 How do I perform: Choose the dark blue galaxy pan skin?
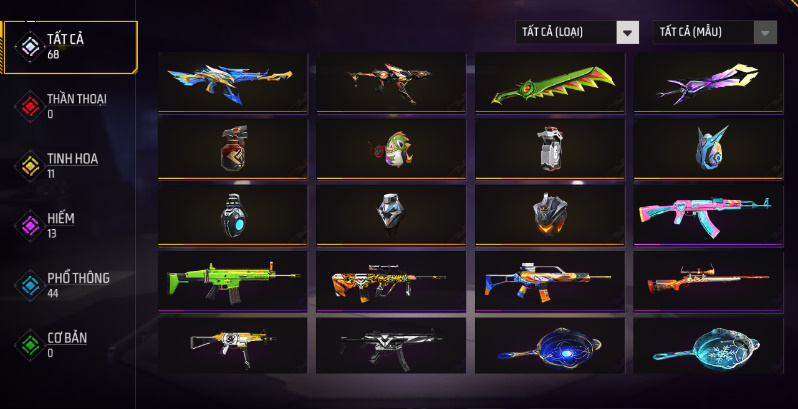pyautogui.click(x=549, y=344)
